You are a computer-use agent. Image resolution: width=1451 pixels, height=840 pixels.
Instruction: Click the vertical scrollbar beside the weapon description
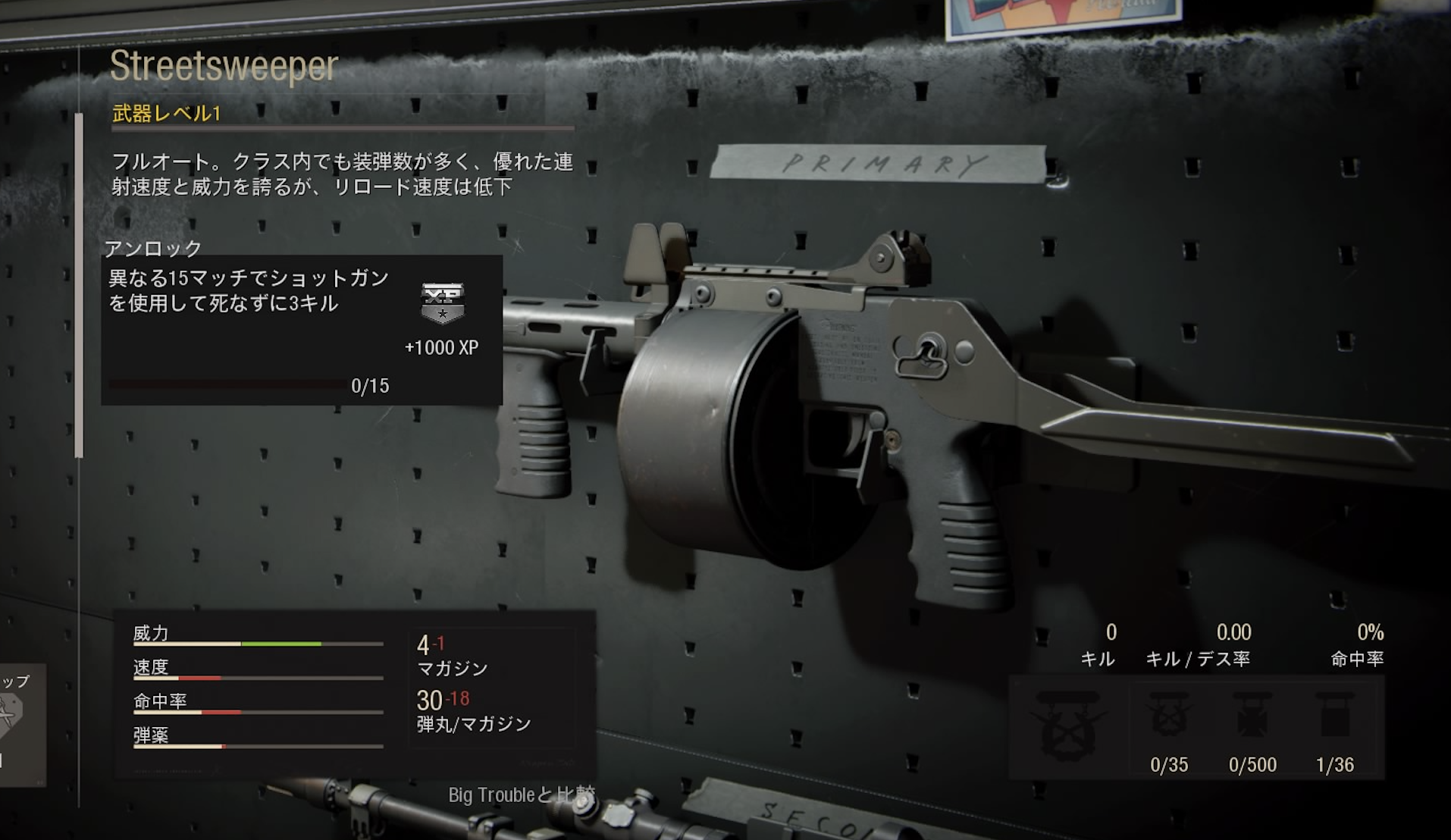(x=79, y=284)
